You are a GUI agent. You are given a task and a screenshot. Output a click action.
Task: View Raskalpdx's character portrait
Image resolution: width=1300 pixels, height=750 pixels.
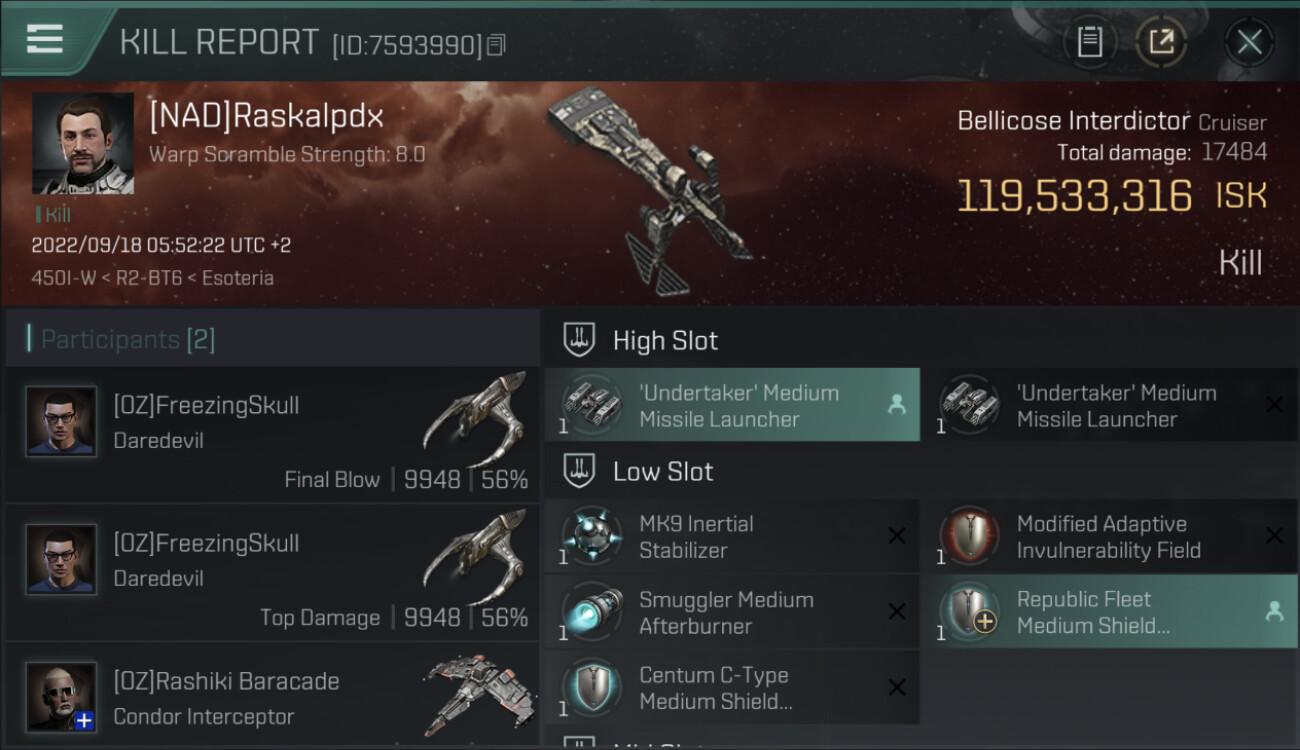pyautogui.click(x=83, y=143)
